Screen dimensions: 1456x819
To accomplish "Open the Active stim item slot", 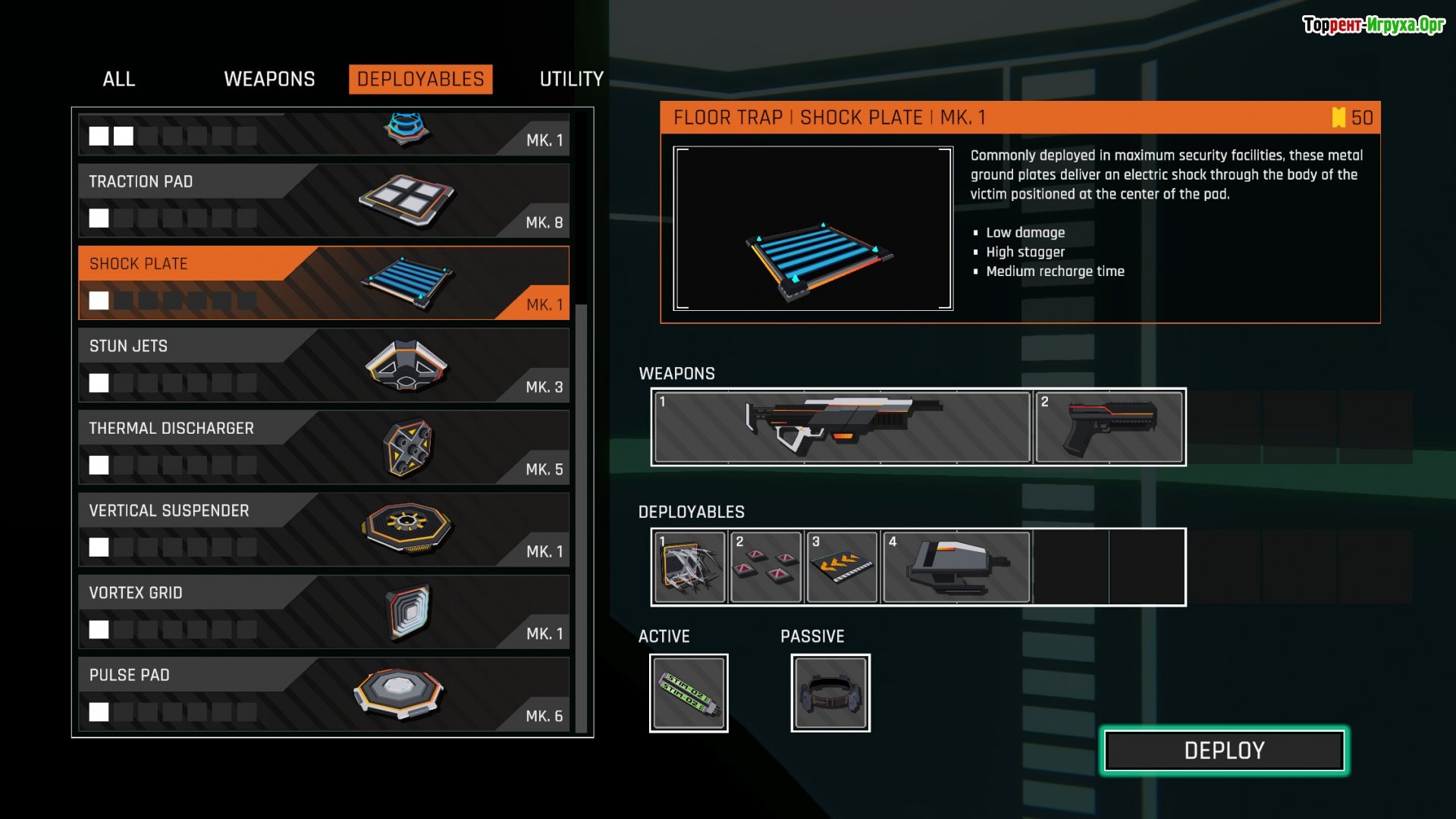I will click(x=689, y=693).
